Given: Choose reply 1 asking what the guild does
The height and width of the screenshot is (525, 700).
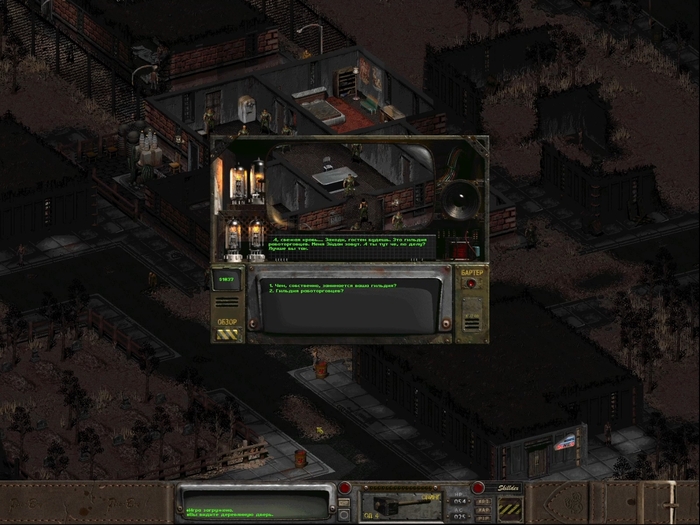Looking at the screenshot, I should pos(332,285).
